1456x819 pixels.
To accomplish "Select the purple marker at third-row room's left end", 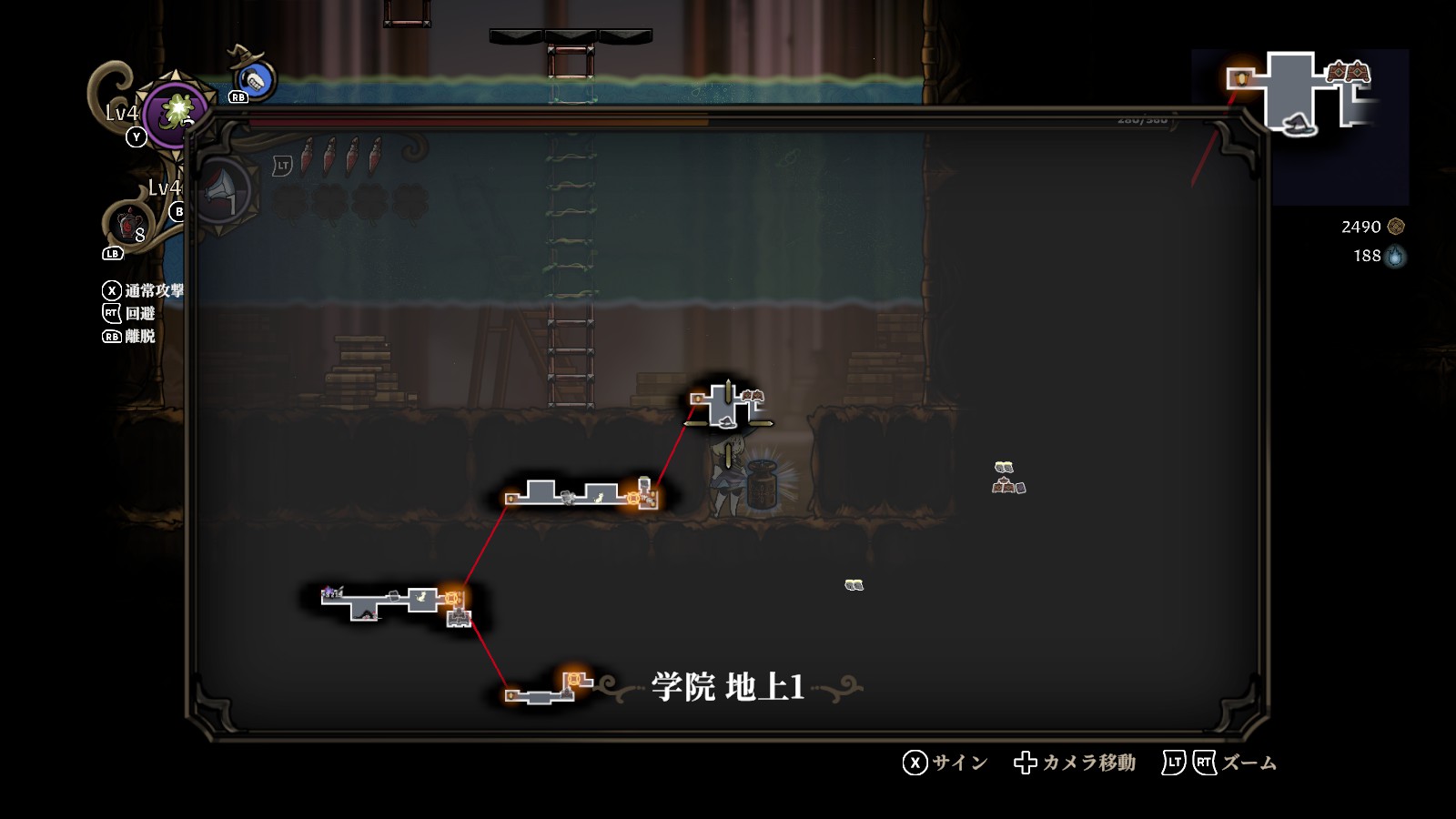I will [x=329, y=592].
